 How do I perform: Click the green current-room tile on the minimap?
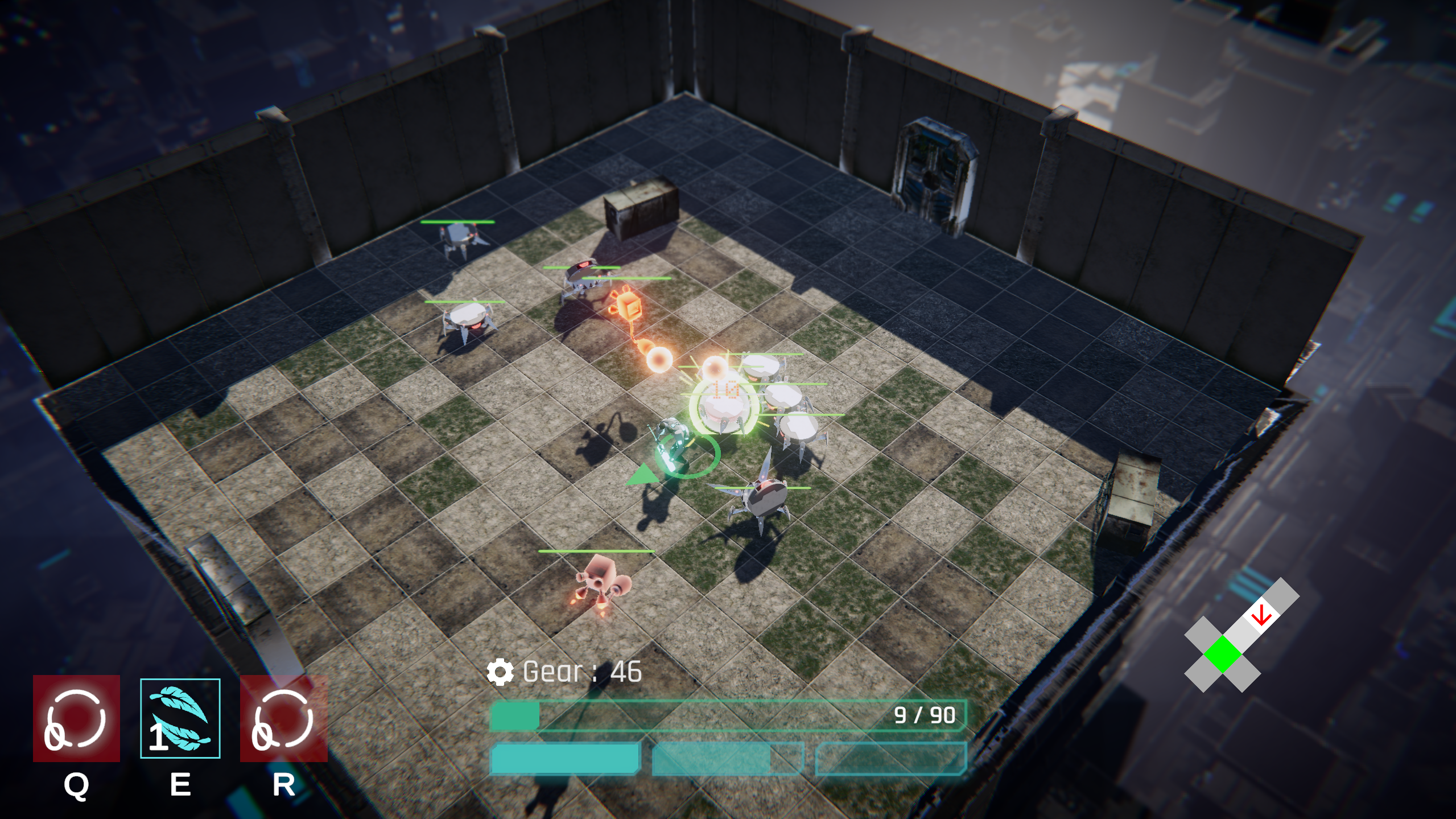click(1222, 655)
